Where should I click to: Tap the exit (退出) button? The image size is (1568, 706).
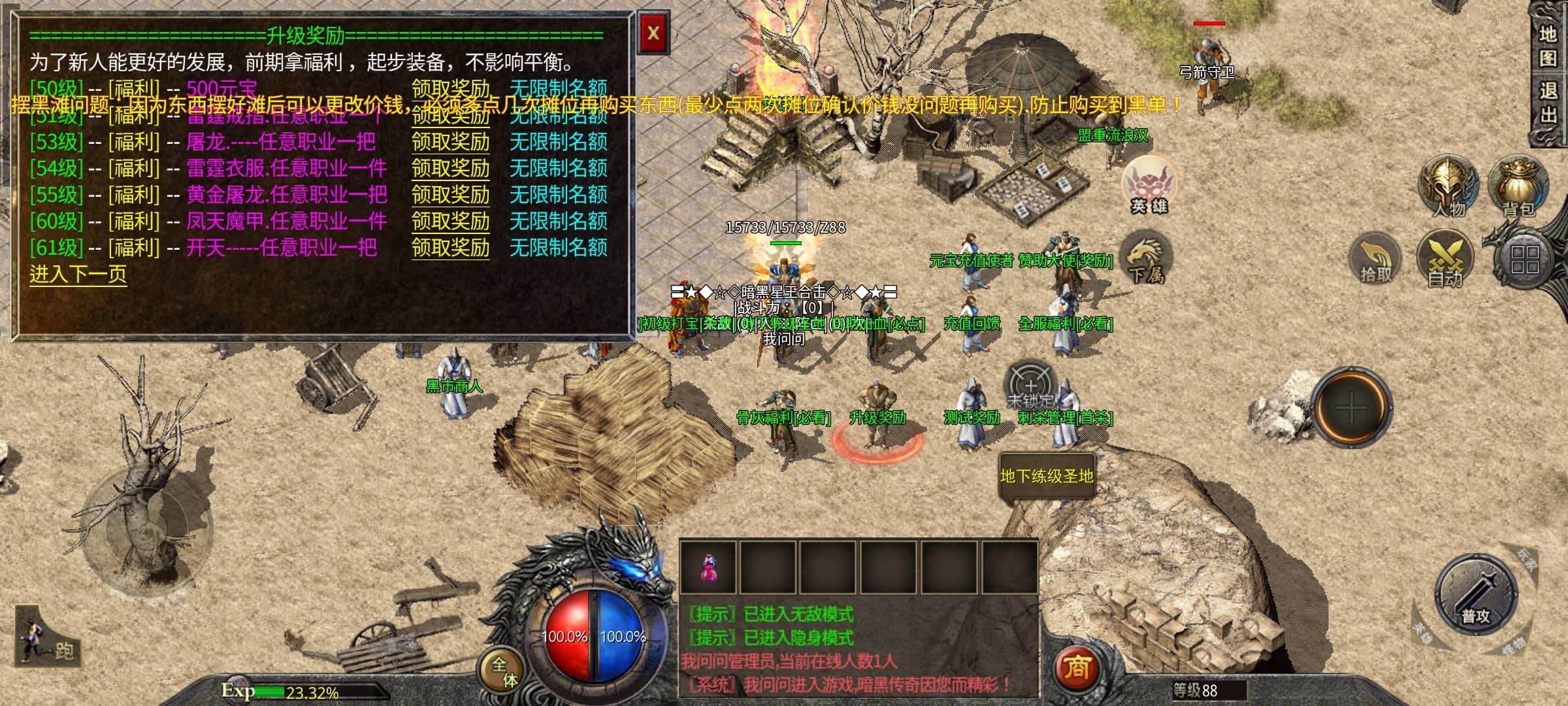pos(1547,103)
